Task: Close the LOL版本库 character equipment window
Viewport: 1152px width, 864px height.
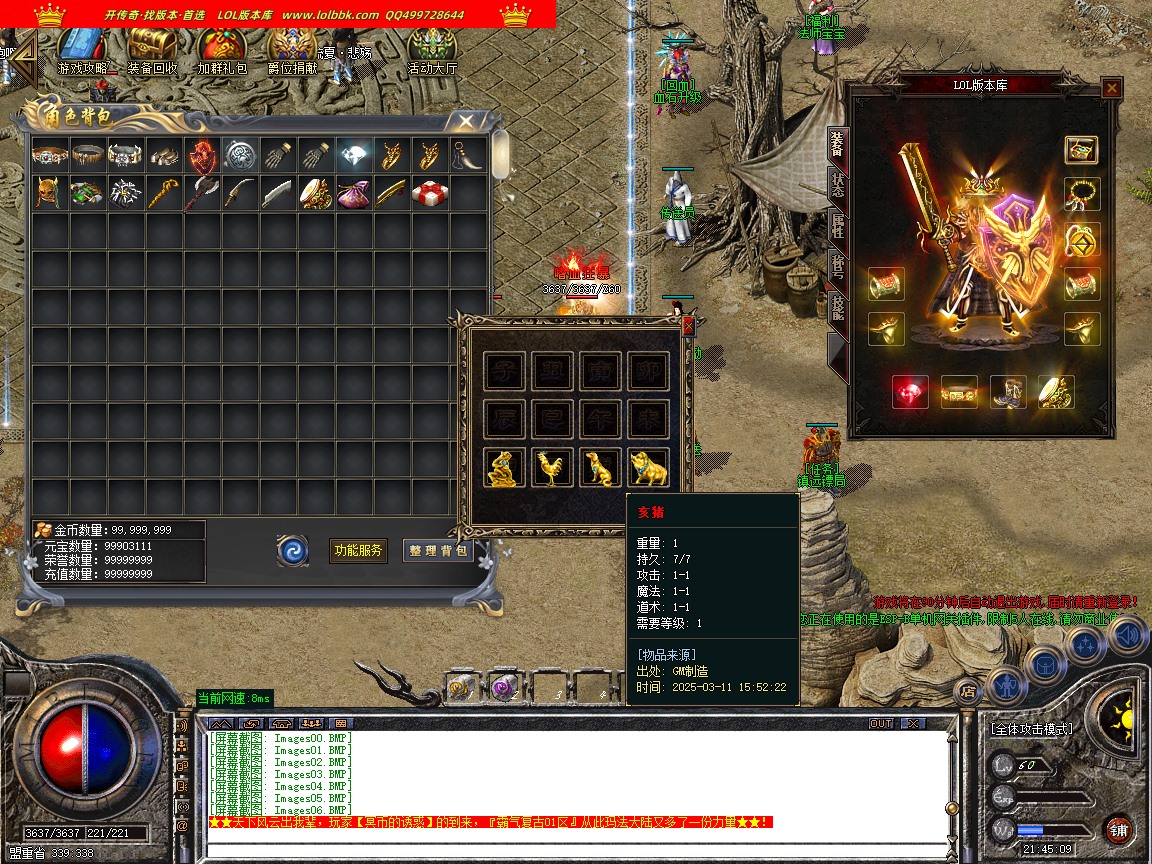Action: point(1111,89)
